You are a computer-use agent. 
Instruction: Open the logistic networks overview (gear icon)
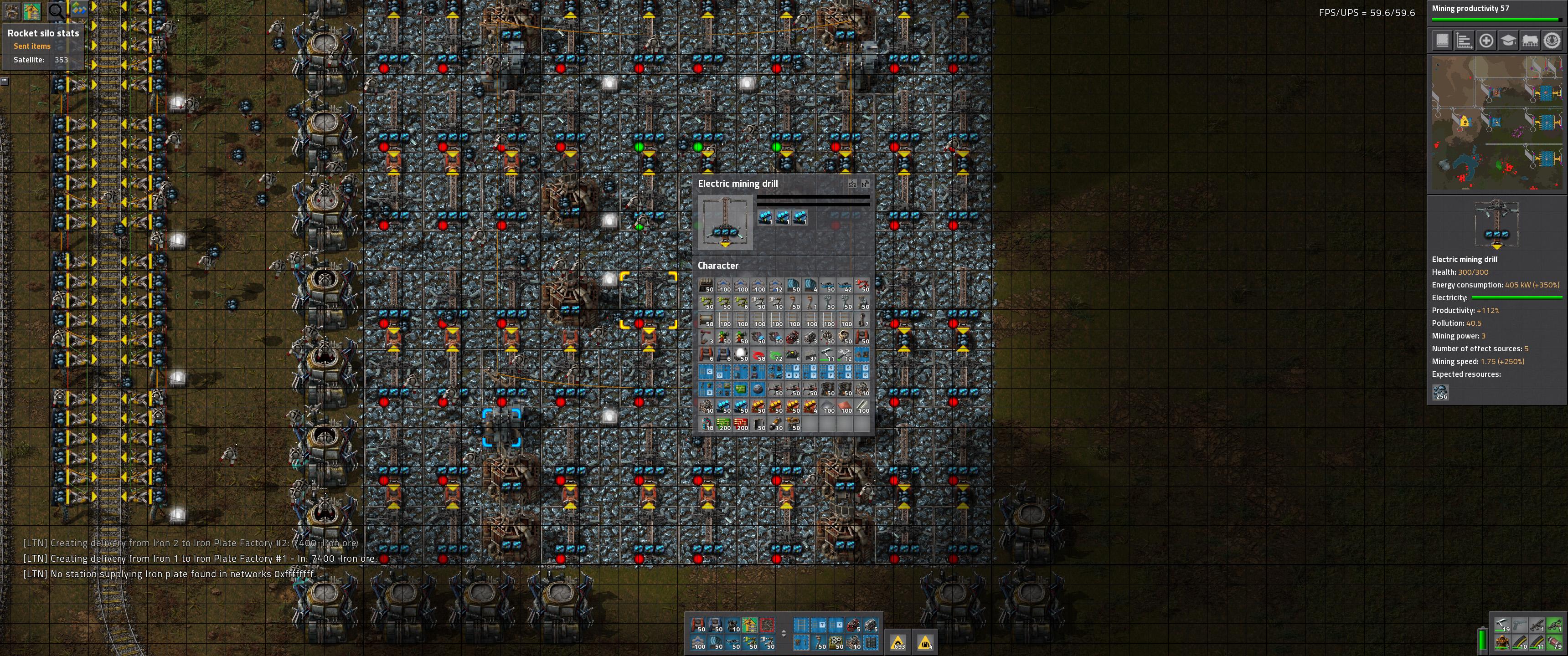(1552, 40)
